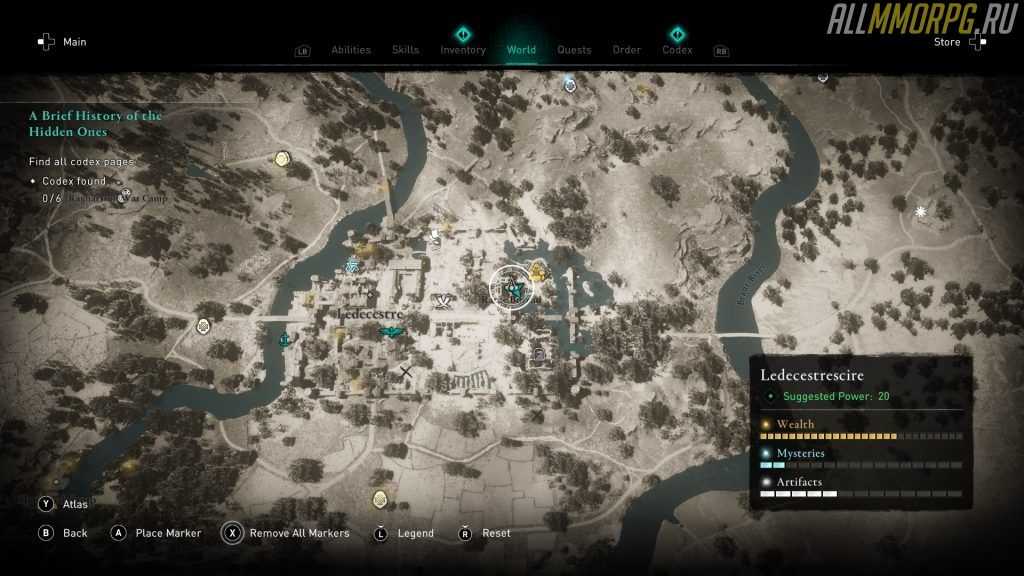
Task: Open the Quests tab
Action: (574, 50)
